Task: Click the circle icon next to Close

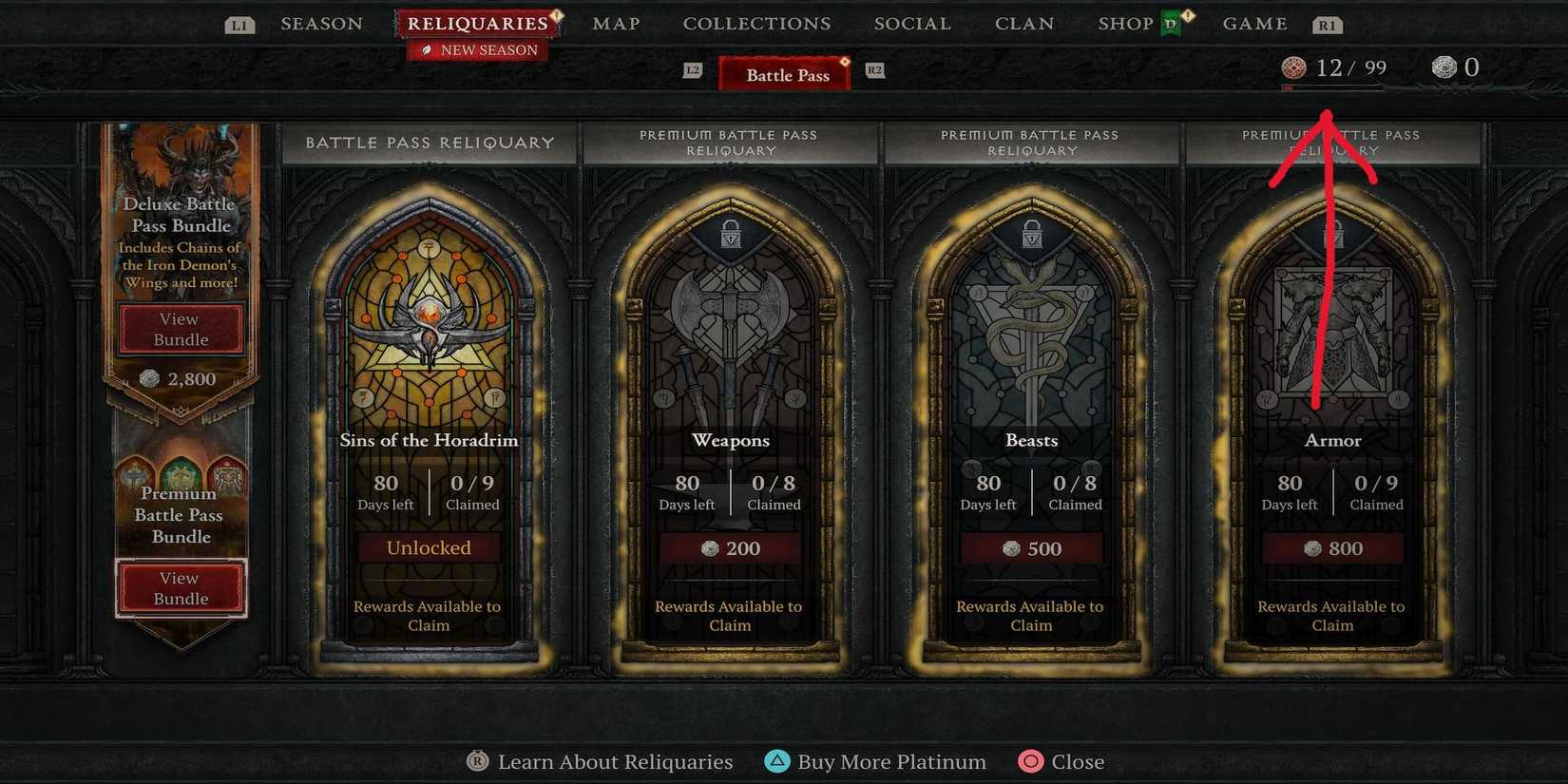Action: [x=1029, y=761]
